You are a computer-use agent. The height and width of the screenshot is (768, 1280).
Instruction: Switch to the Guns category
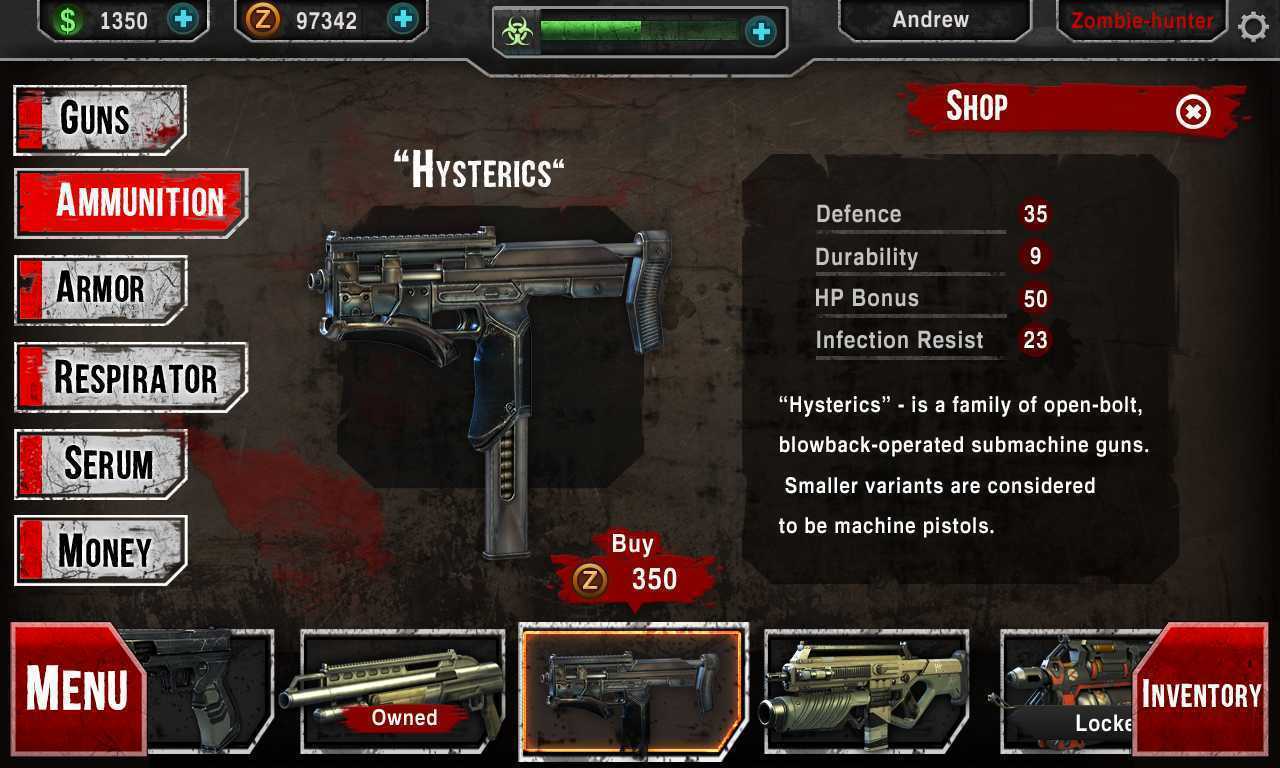tap(100, 120)
